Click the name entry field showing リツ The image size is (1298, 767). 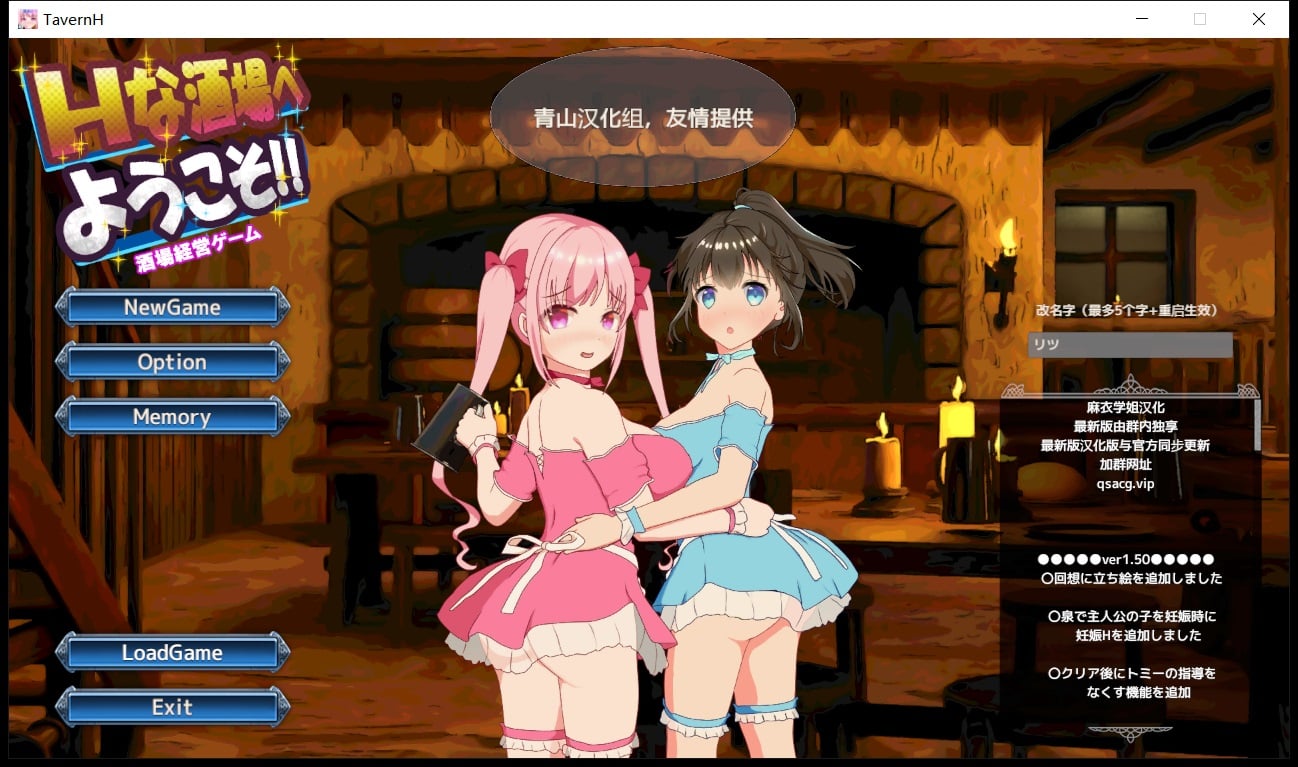pyautogui.click(x=1130, y=344)
